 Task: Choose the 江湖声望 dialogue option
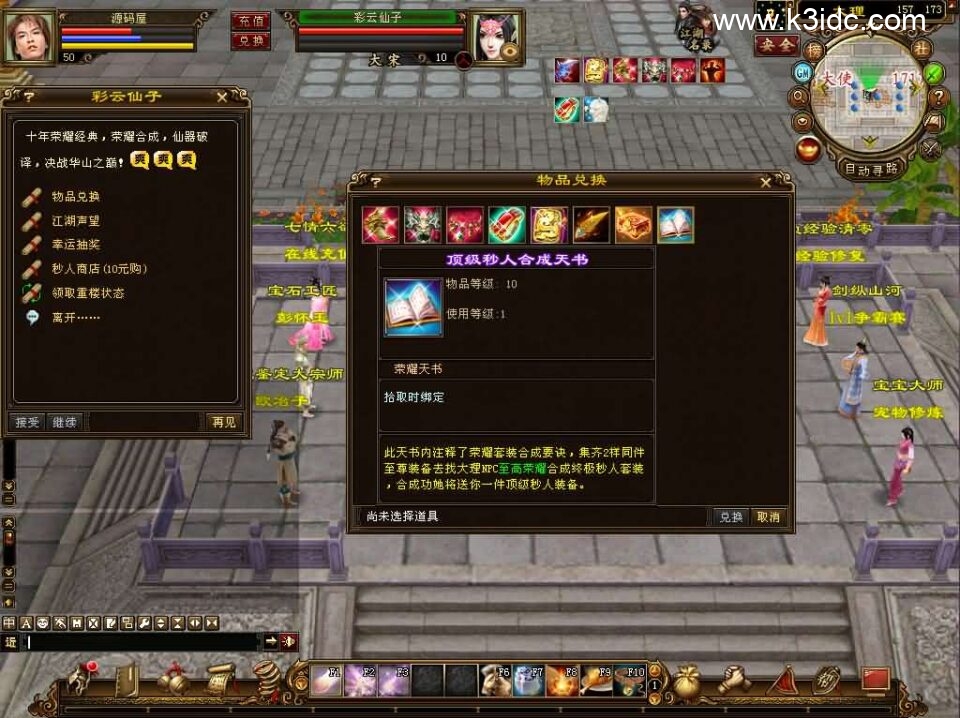pos(76,221)
